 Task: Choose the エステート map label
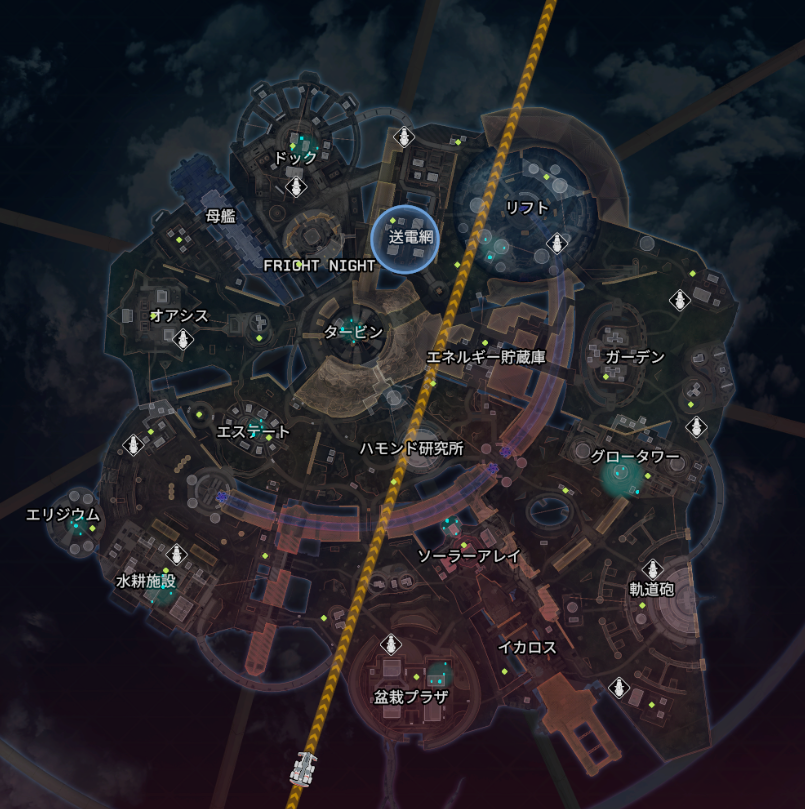pos(254,432)
